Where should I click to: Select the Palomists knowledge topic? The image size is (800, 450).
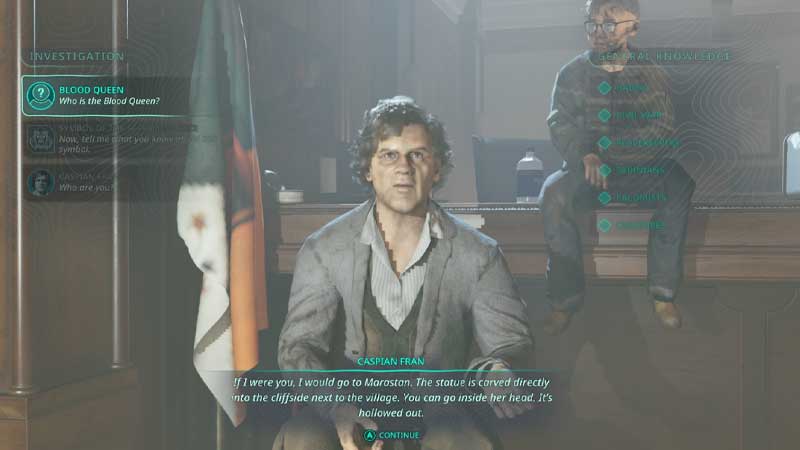(x=641, y=198)
